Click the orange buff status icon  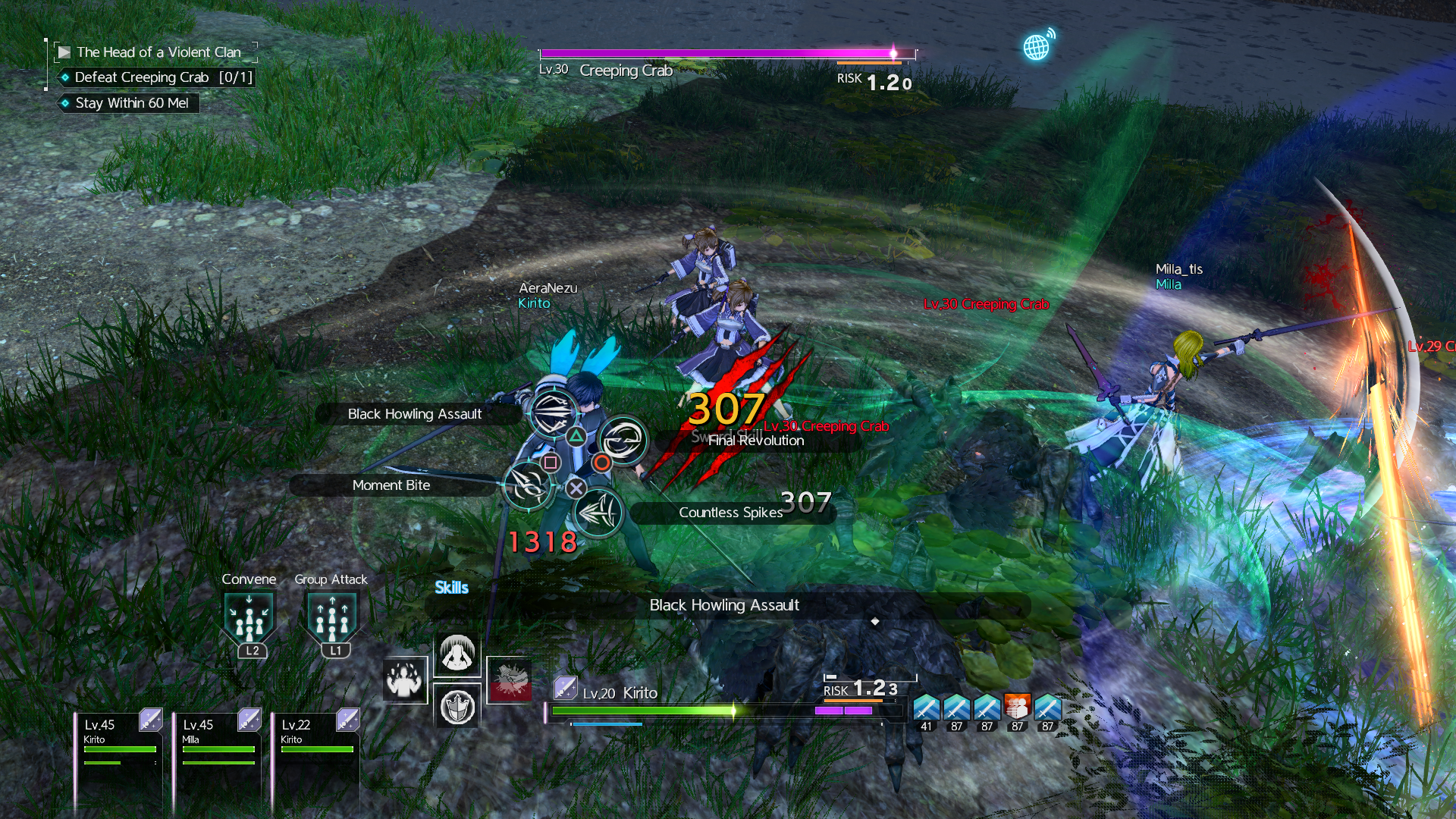(1017, 708)
